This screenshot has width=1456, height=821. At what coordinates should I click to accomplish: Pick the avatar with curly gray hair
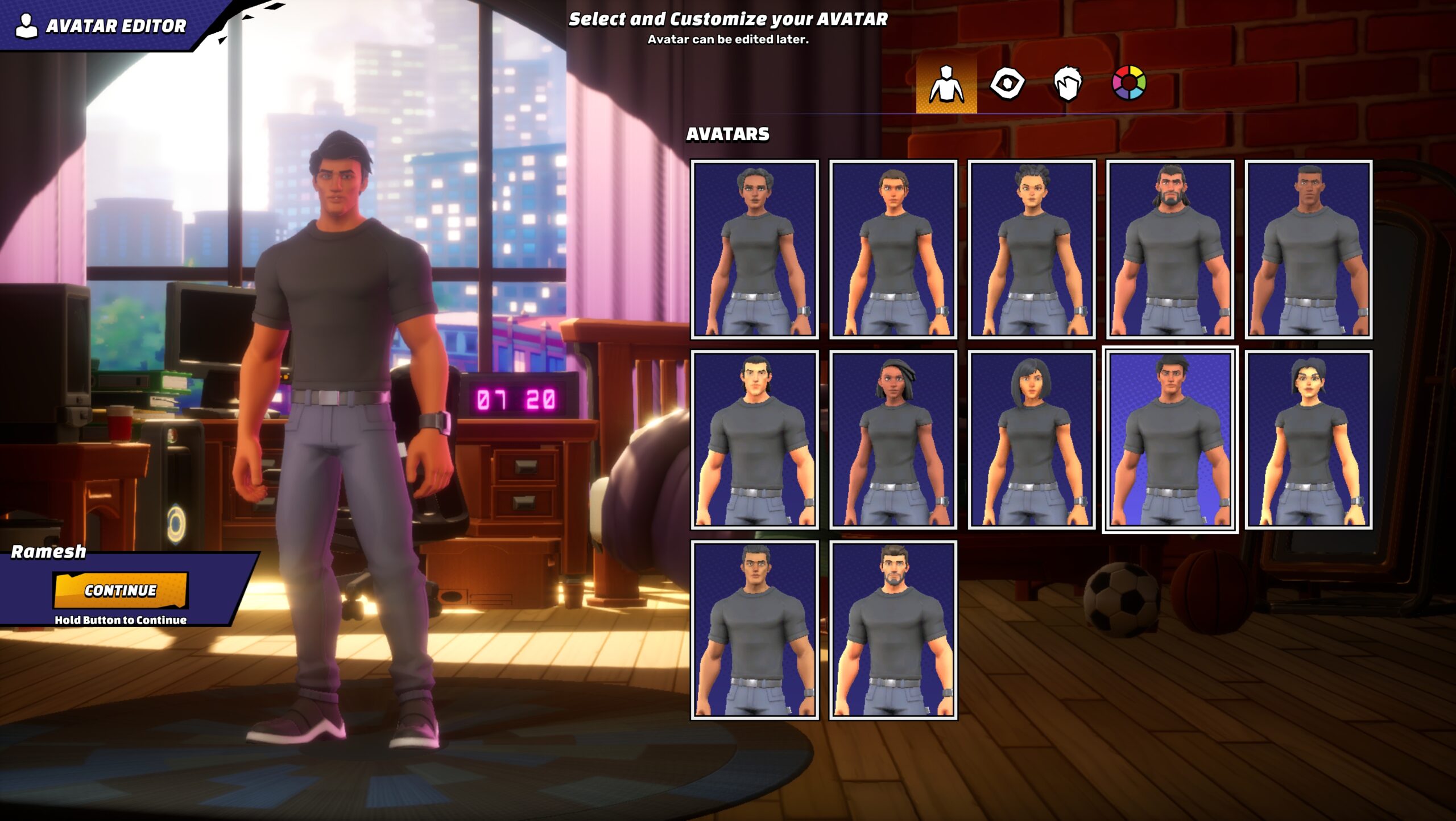click(755, 249)
